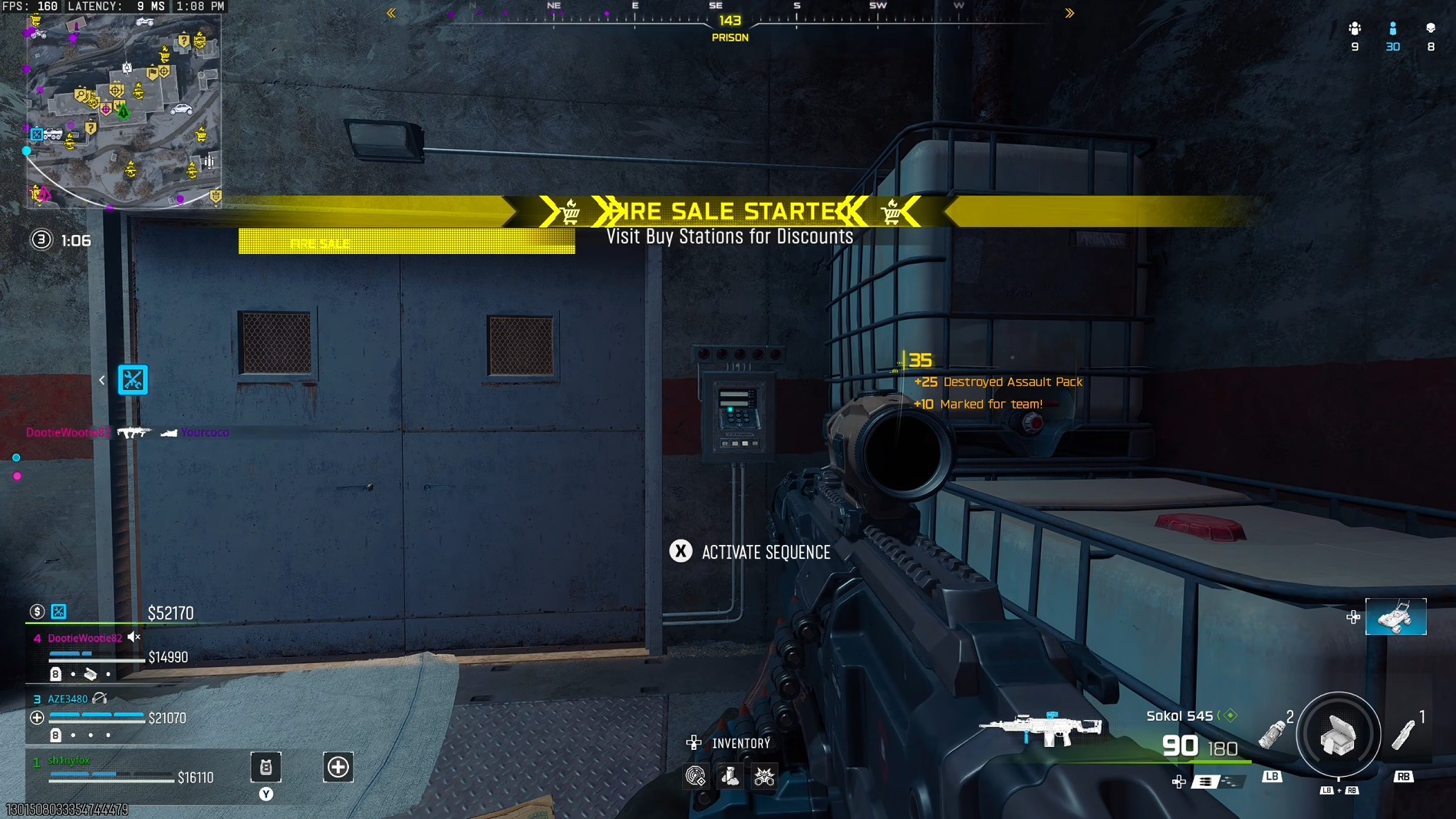Click the left chevron arrows beside the compass
The height and width of the screenshot is (819, 1456).
391,13
